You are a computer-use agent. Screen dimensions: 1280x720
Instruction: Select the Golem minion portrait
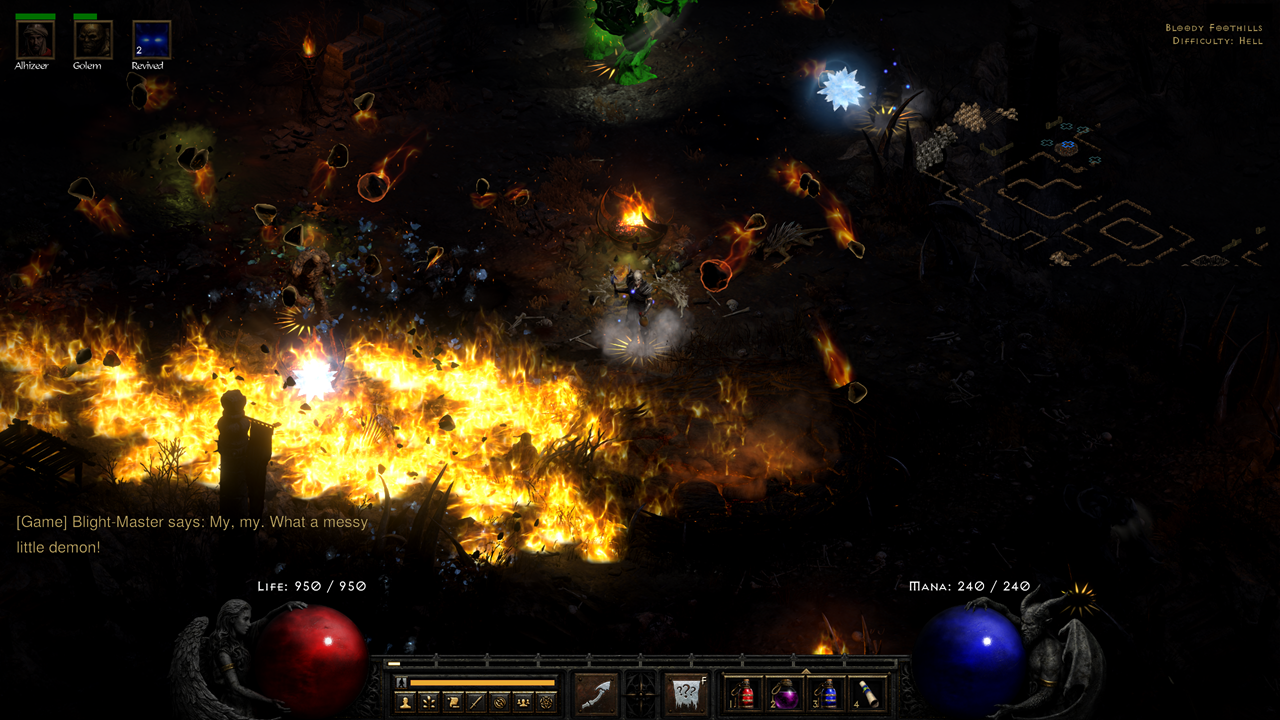(93, 40)
